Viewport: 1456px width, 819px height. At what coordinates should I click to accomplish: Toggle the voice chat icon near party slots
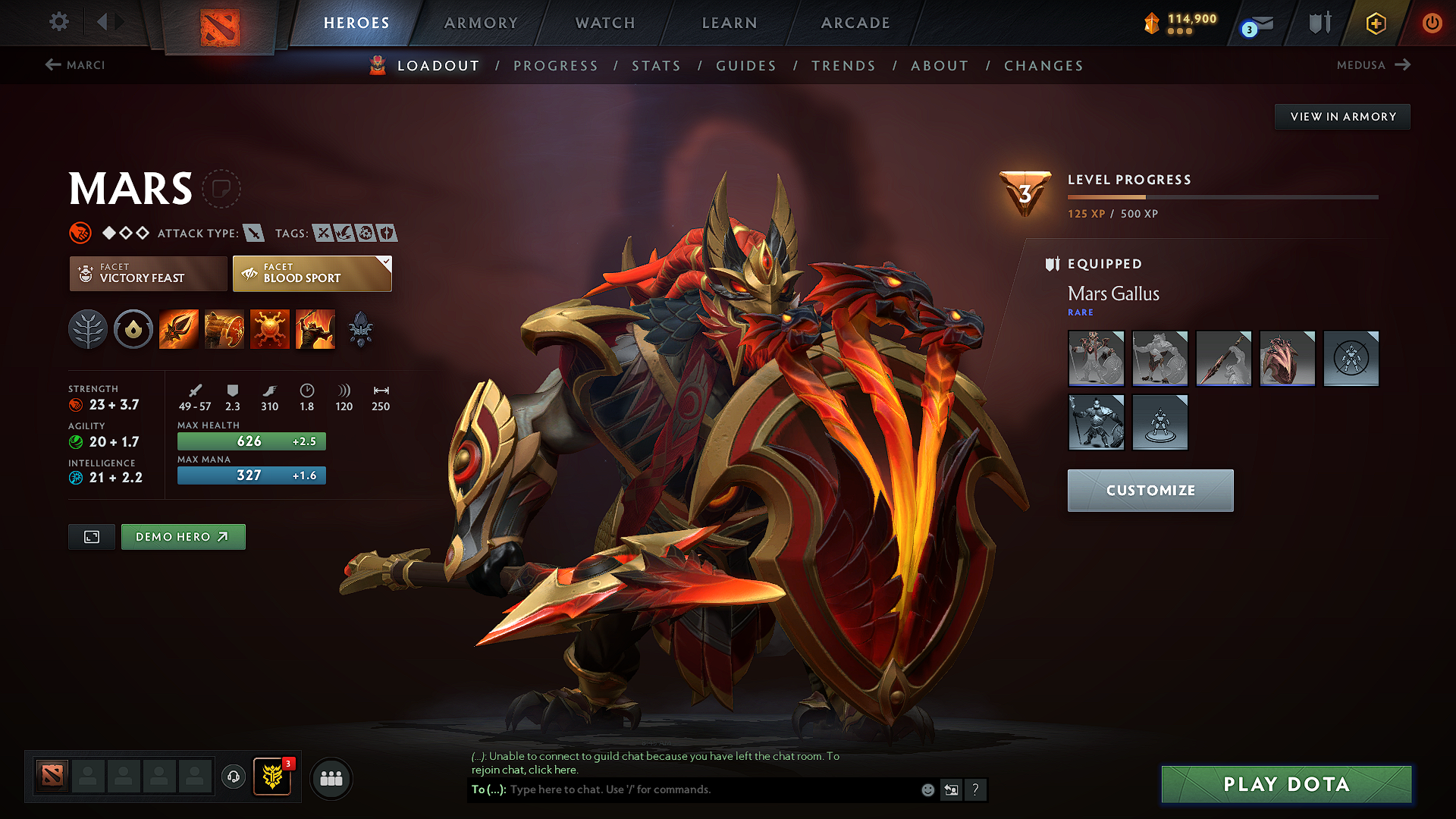click(234, 778)
